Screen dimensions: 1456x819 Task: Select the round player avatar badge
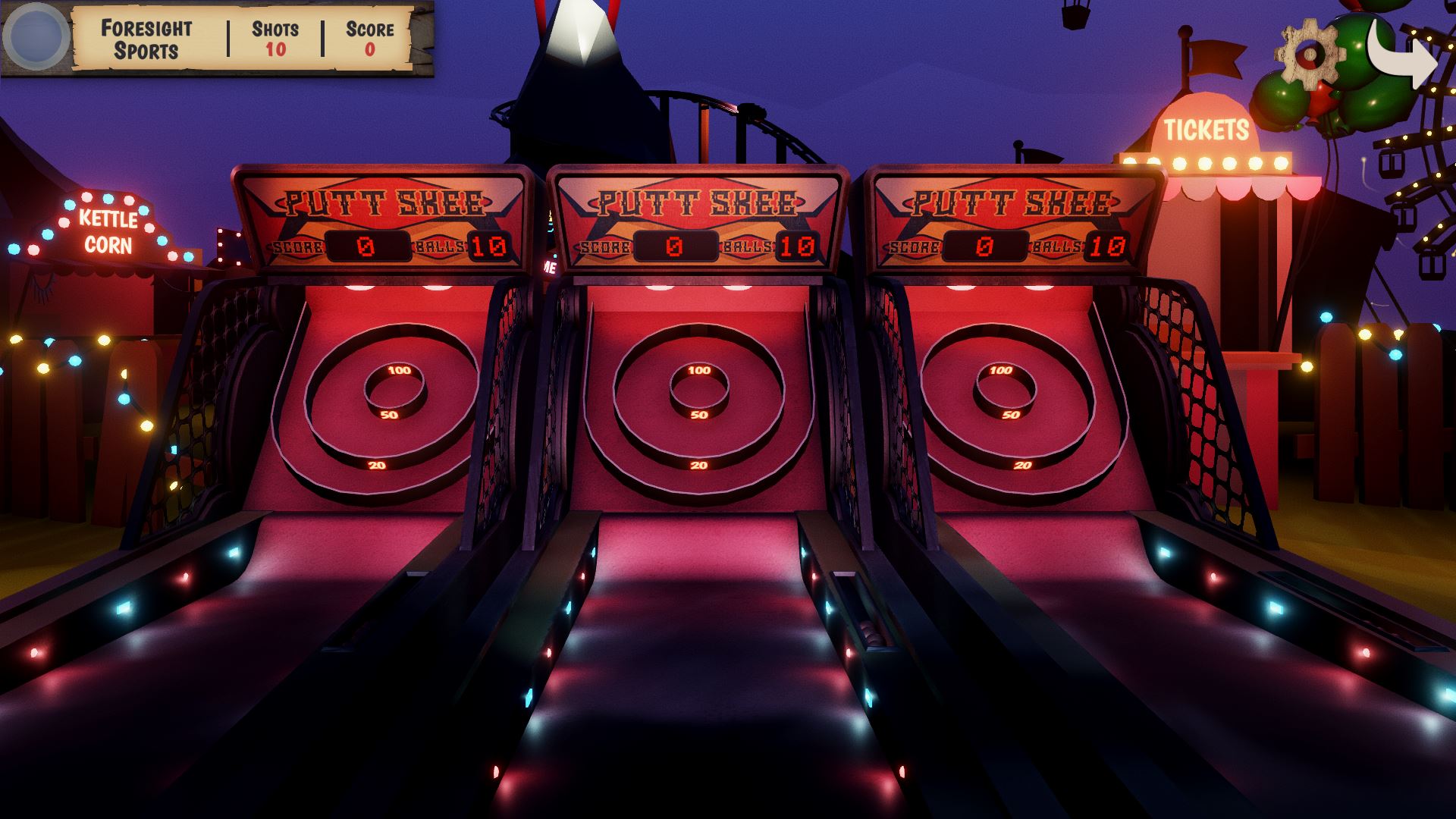36,36
